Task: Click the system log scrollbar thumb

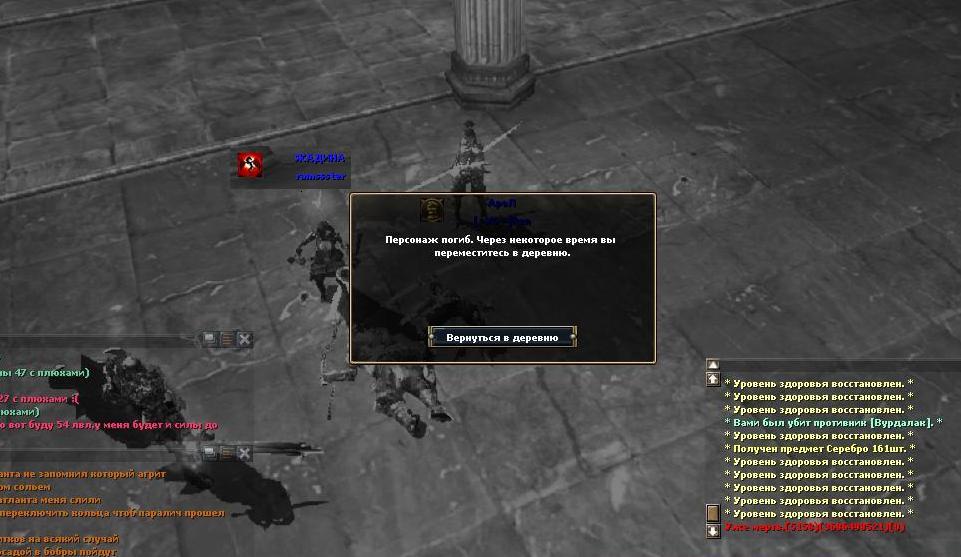Action: (713, 513)
